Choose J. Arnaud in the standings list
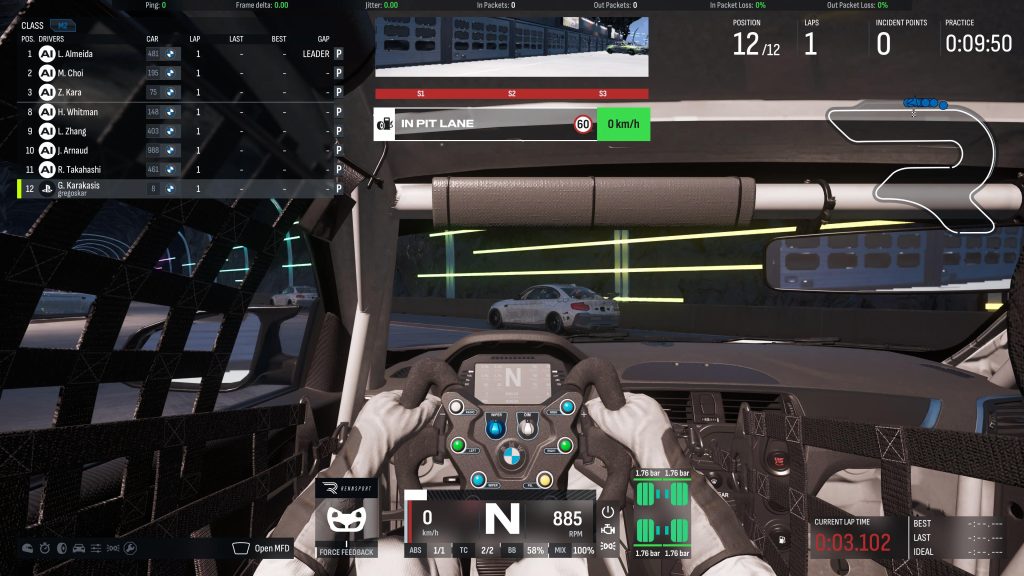 click(180, 150)
